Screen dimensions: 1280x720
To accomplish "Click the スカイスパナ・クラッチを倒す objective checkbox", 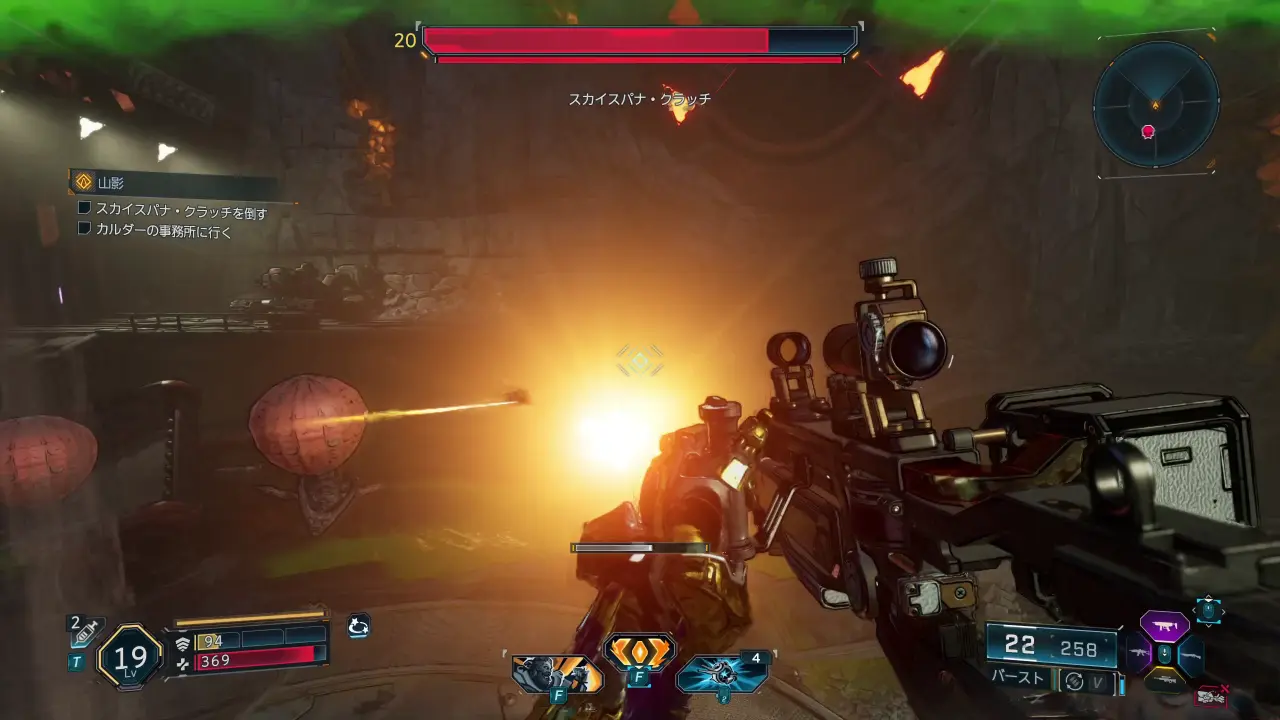I will [85, 209].
